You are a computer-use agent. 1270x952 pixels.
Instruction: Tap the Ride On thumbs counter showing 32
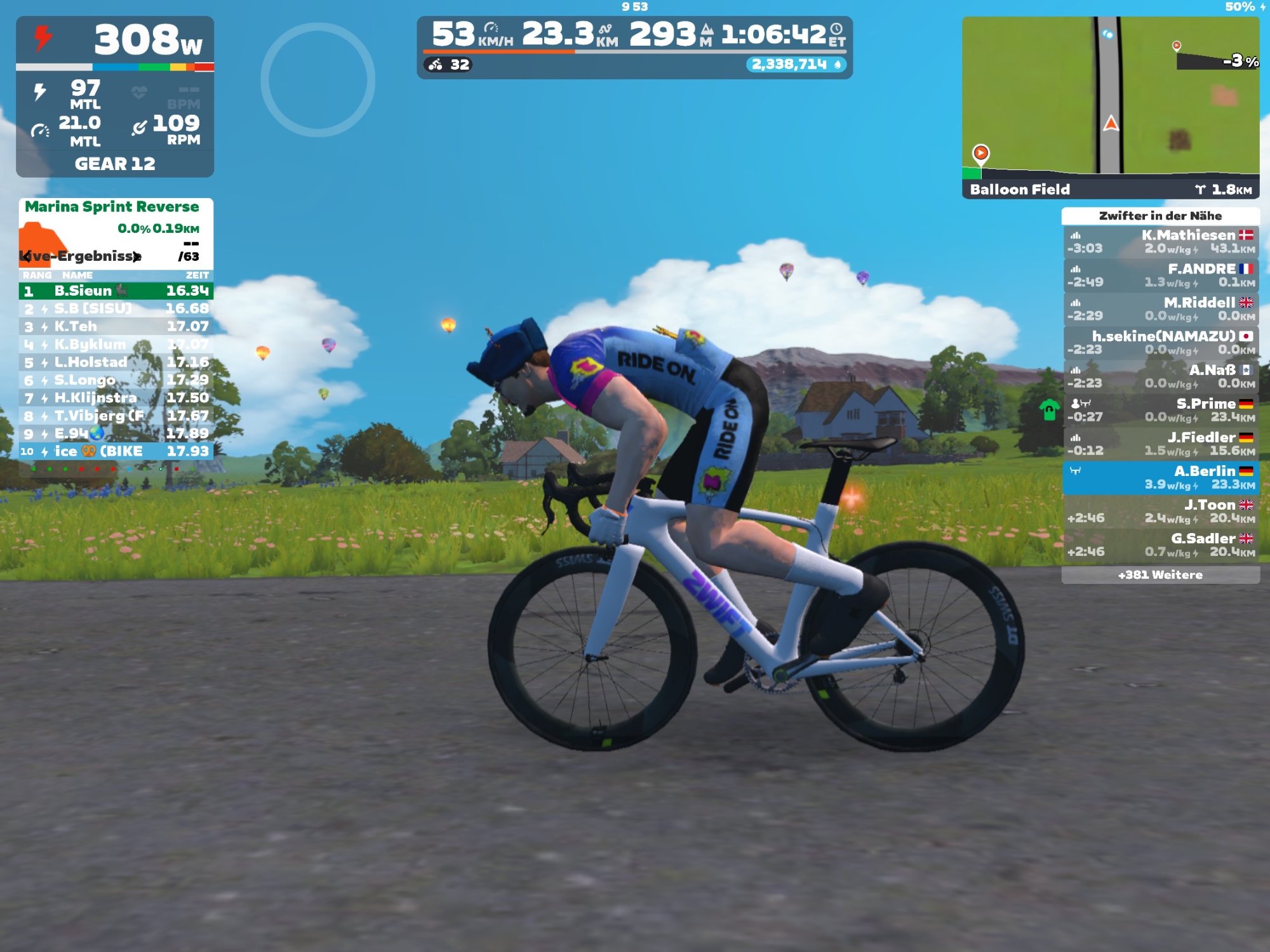tap(448, 65)
